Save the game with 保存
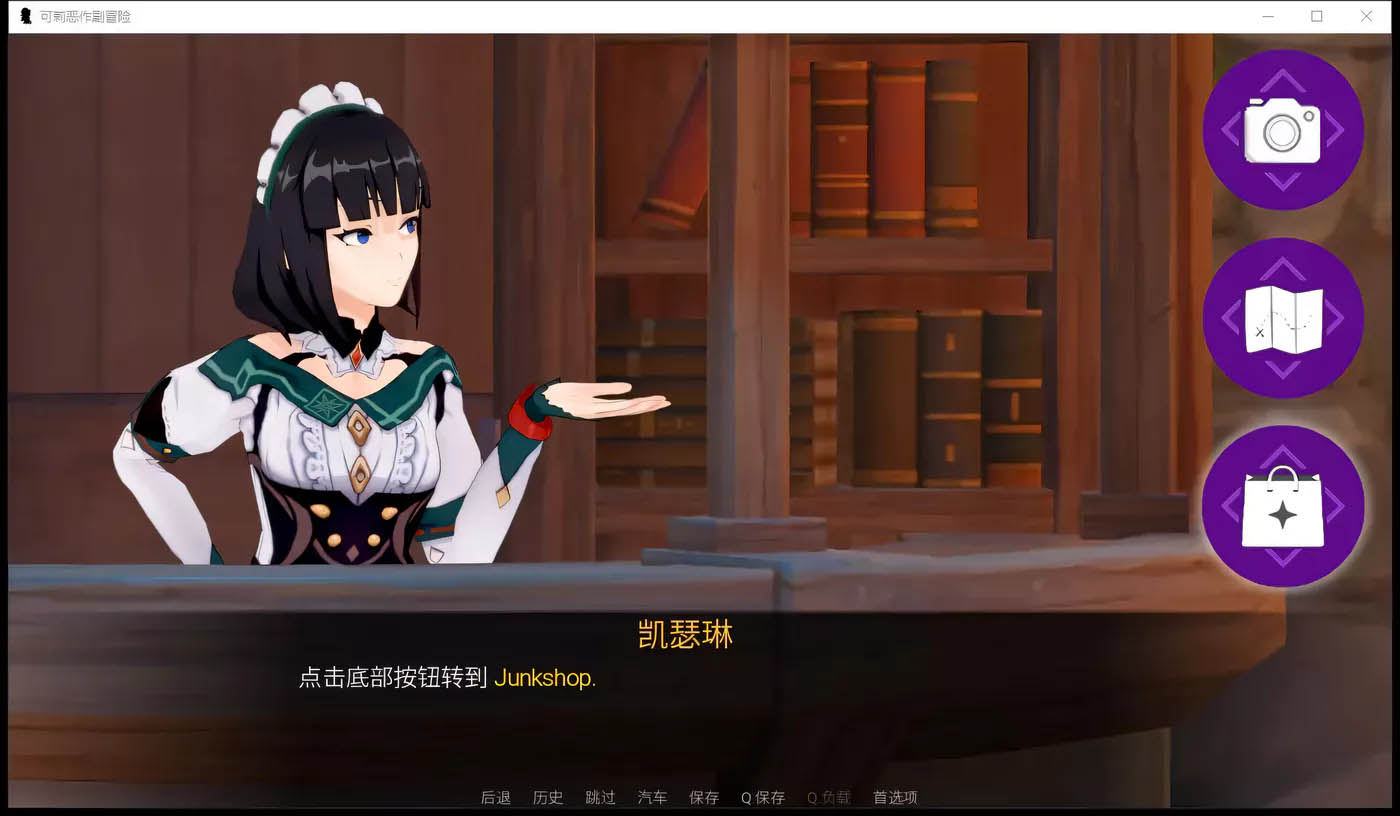The width and height of the screenshot is (1400, 816). [704, 797]
